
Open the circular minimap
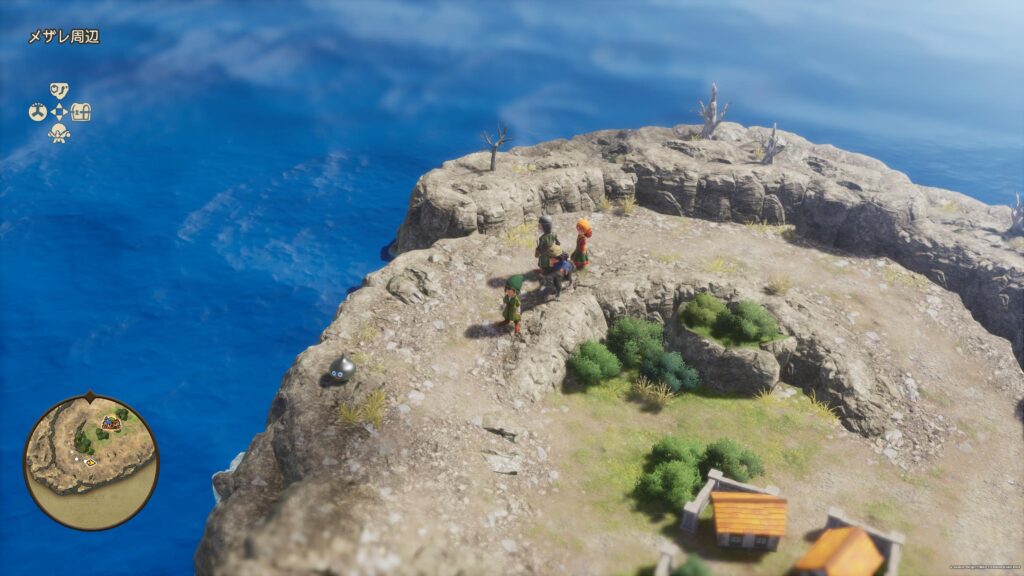pos(91,462)
